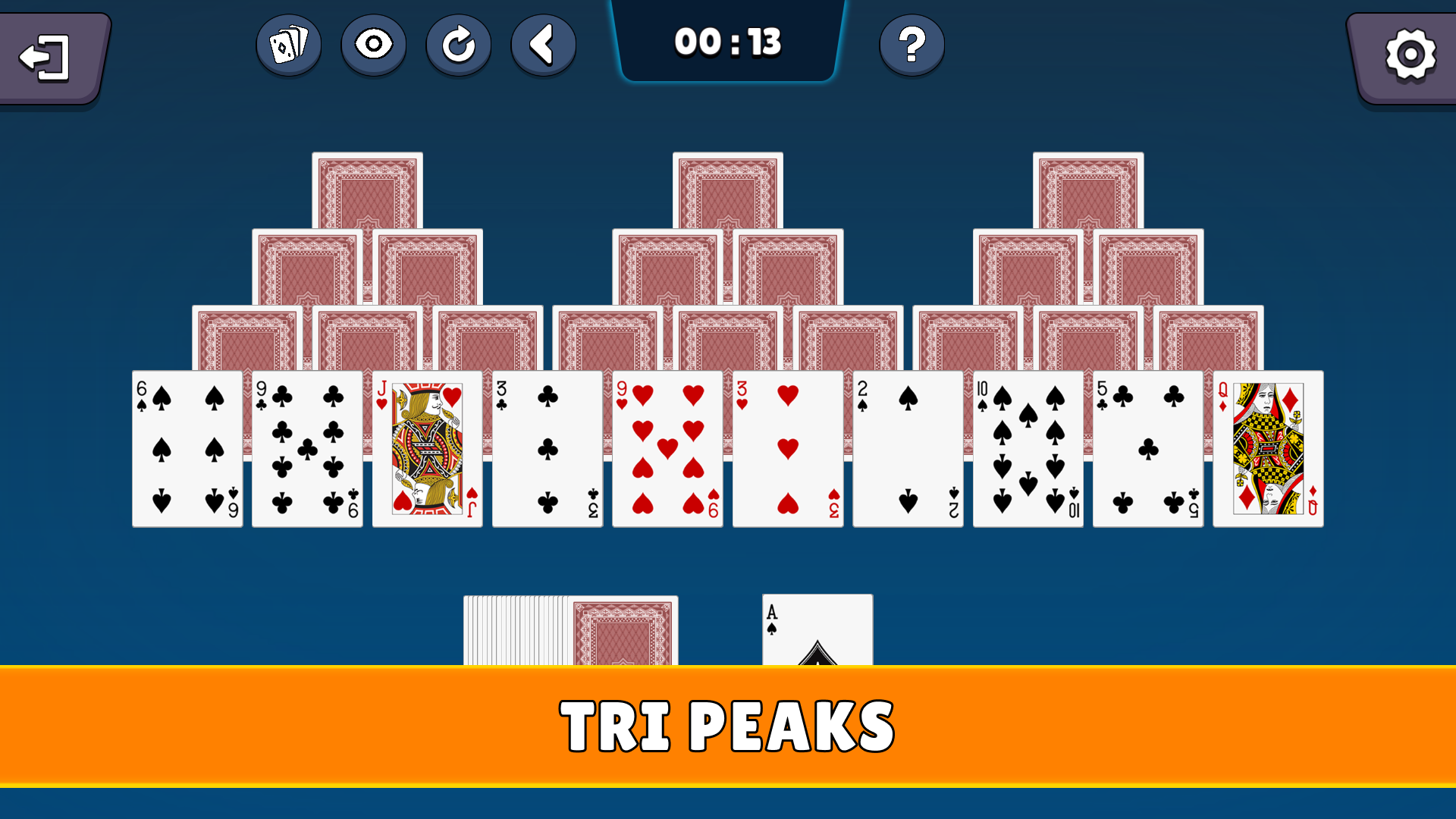Select the three of clubs
This screenshot has height=819, width=1456.
click(x=547, y=449)
